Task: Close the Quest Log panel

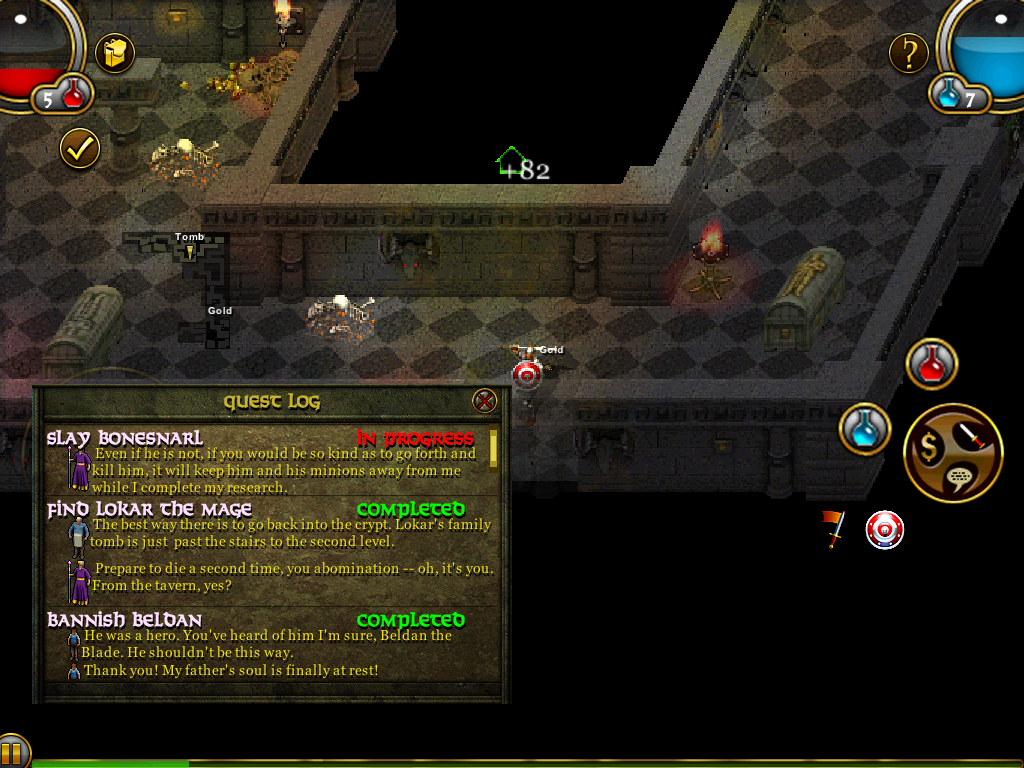Action: point(484,401)
